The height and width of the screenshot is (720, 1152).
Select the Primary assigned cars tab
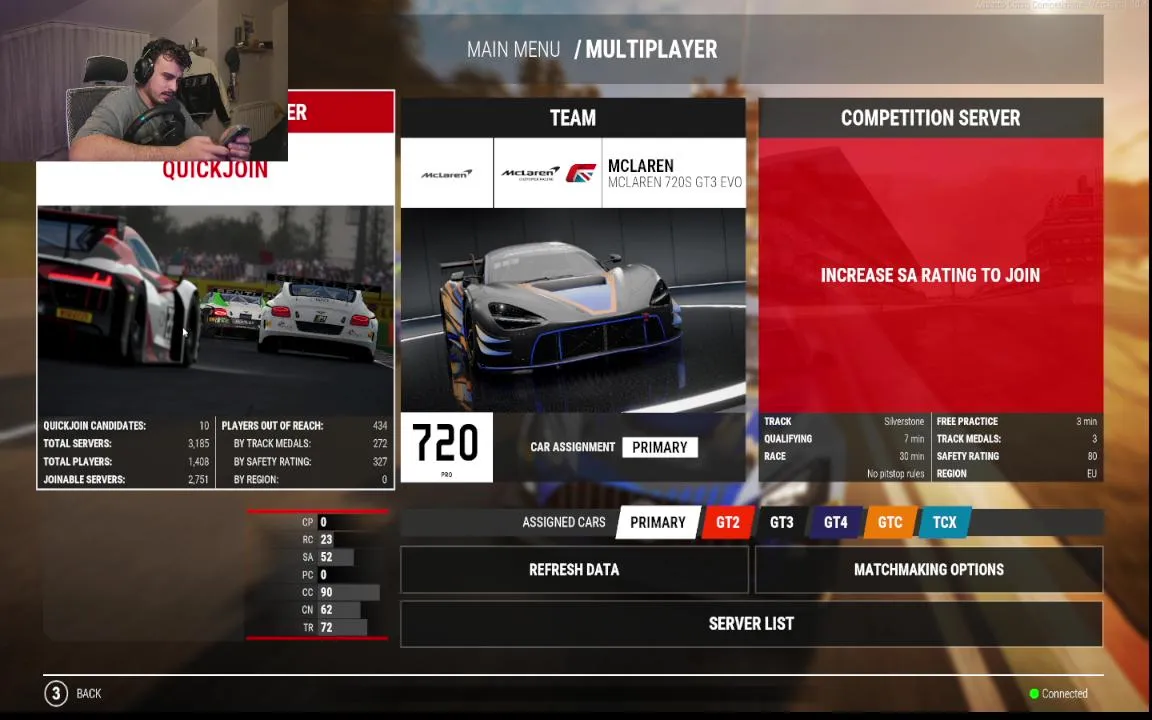click(657, 522)
